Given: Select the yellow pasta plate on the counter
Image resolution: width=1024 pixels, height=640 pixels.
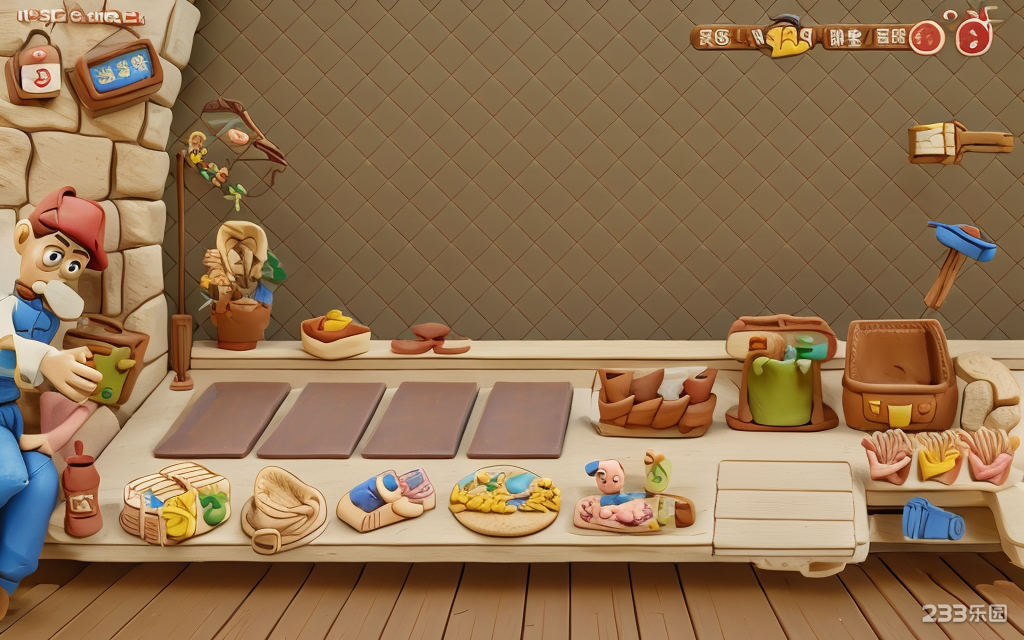Looking at the screenshot, I should click(504, 499).
